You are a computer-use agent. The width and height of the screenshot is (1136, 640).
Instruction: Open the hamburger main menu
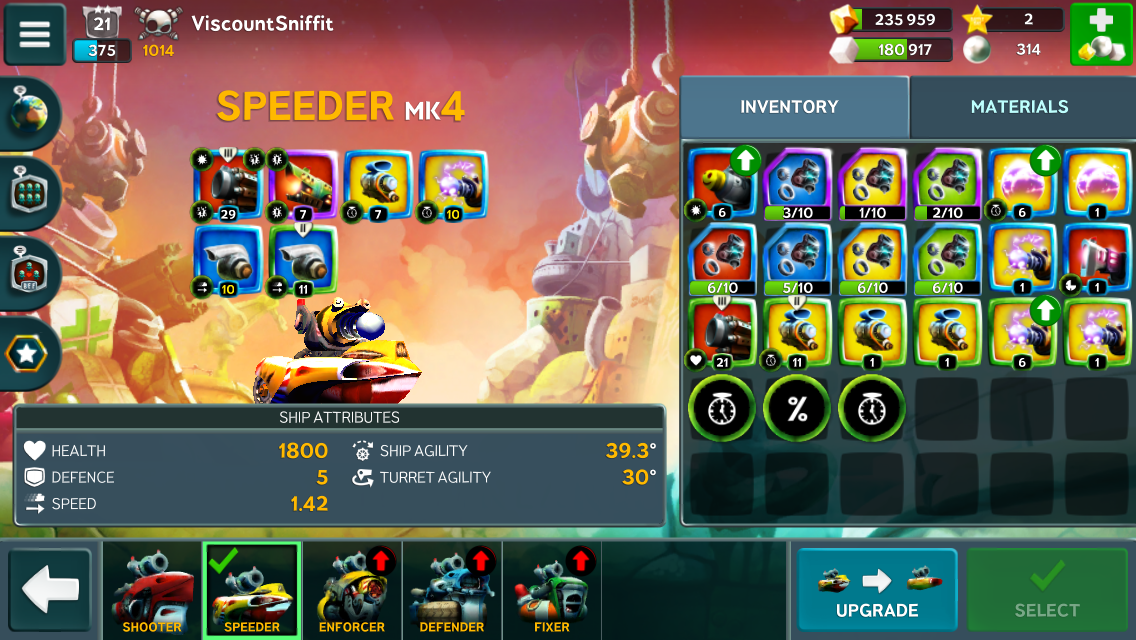point(35,34)
